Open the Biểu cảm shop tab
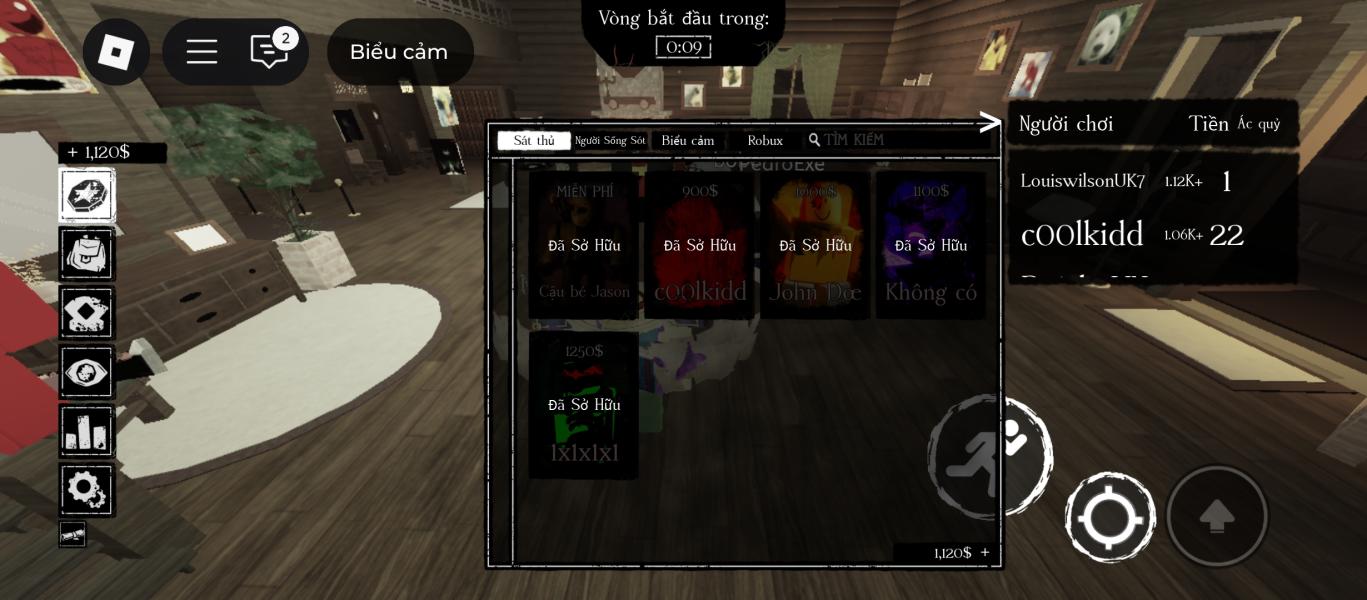 tap(688, 141)
